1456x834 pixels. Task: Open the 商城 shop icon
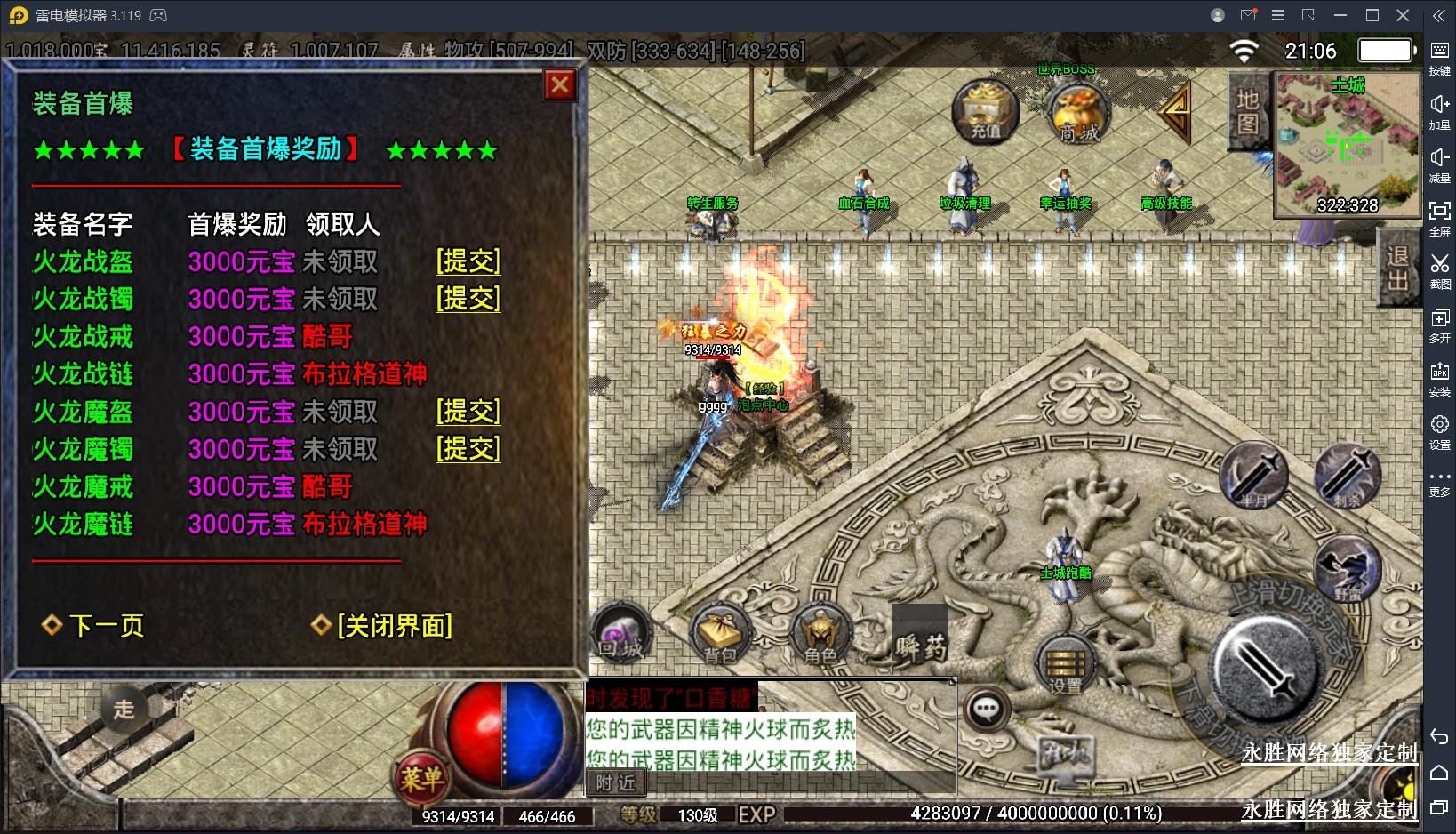click(1079, 113)
